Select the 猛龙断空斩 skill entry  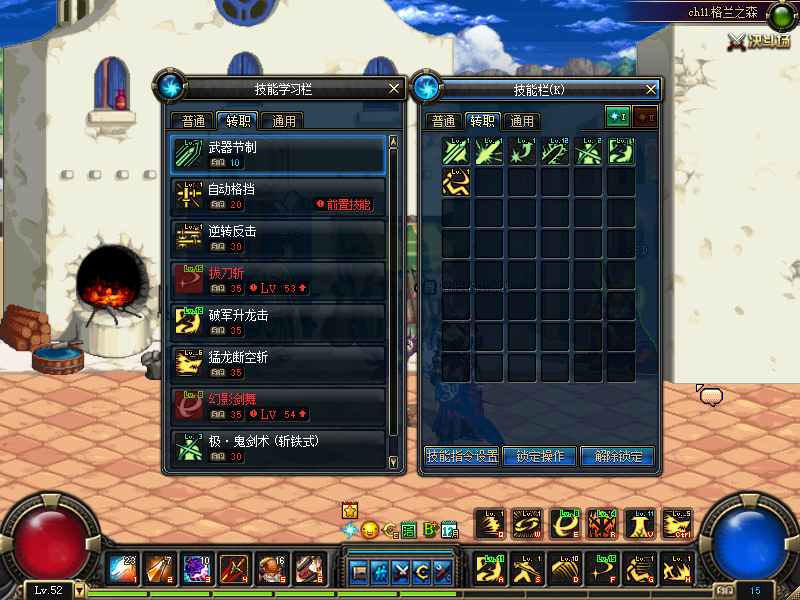click(278, 364)
